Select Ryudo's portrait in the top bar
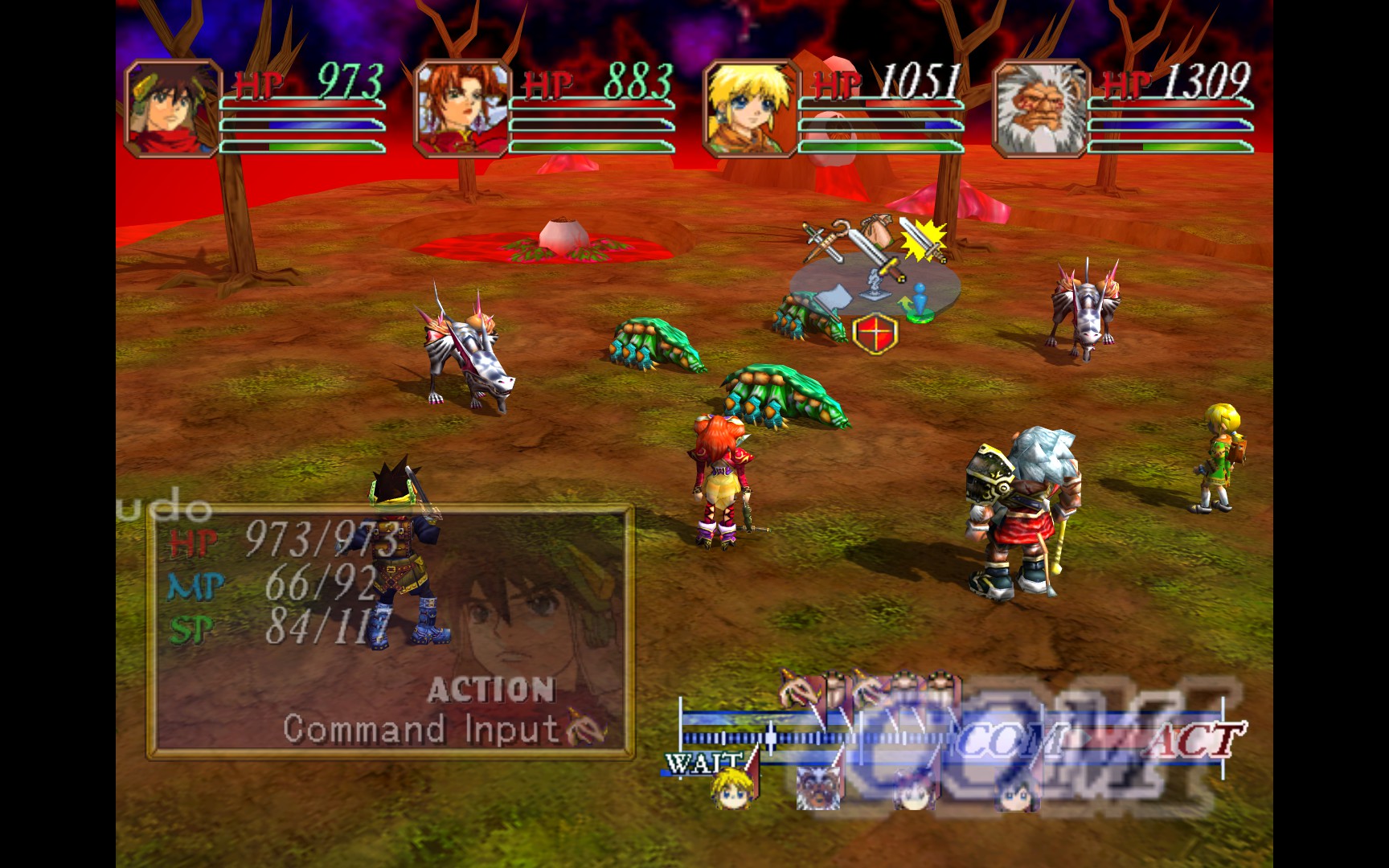1389x868 pixels. click(x=173, y=108)
